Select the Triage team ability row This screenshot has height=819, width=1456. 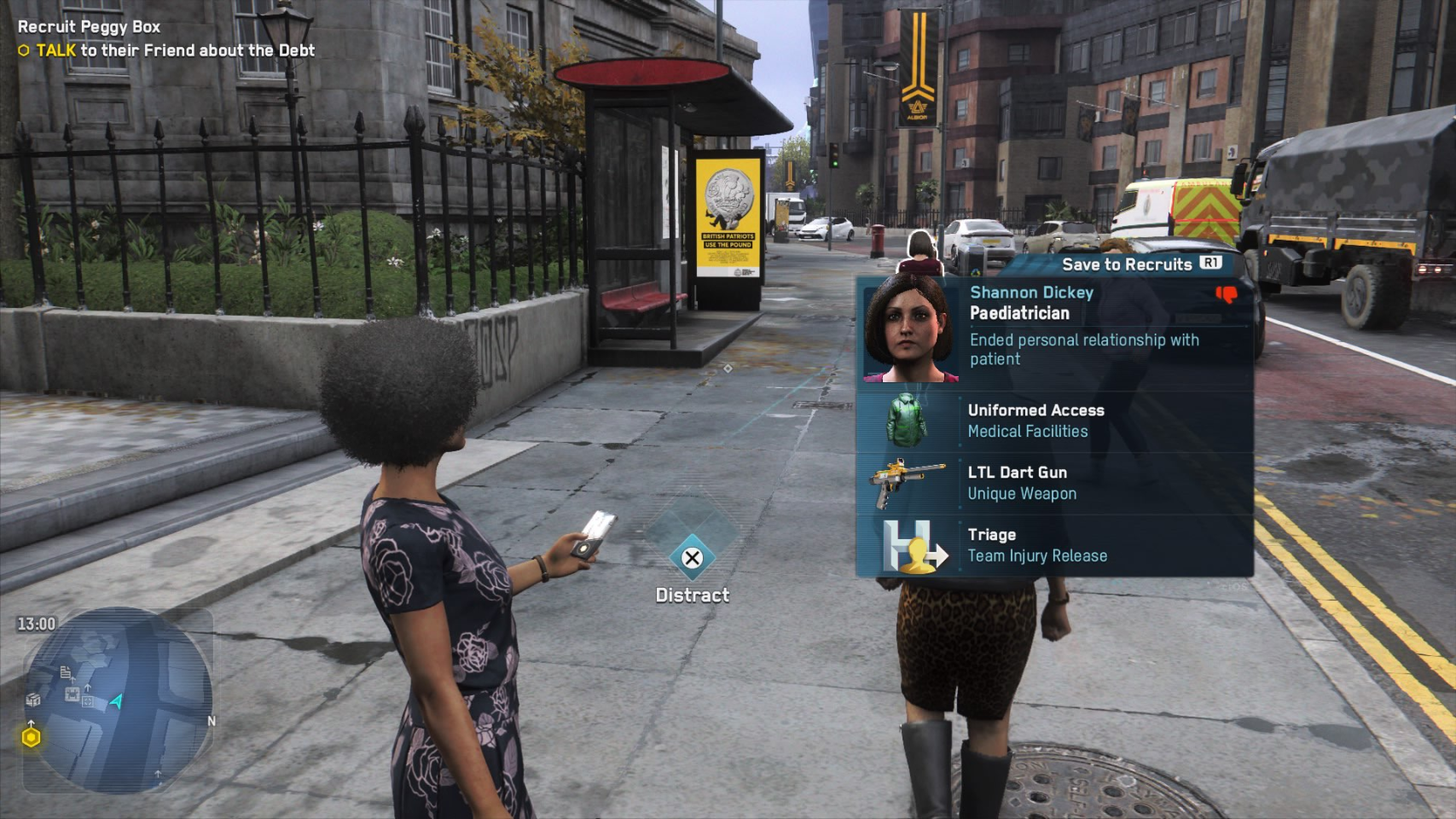tap(1054, 545)
